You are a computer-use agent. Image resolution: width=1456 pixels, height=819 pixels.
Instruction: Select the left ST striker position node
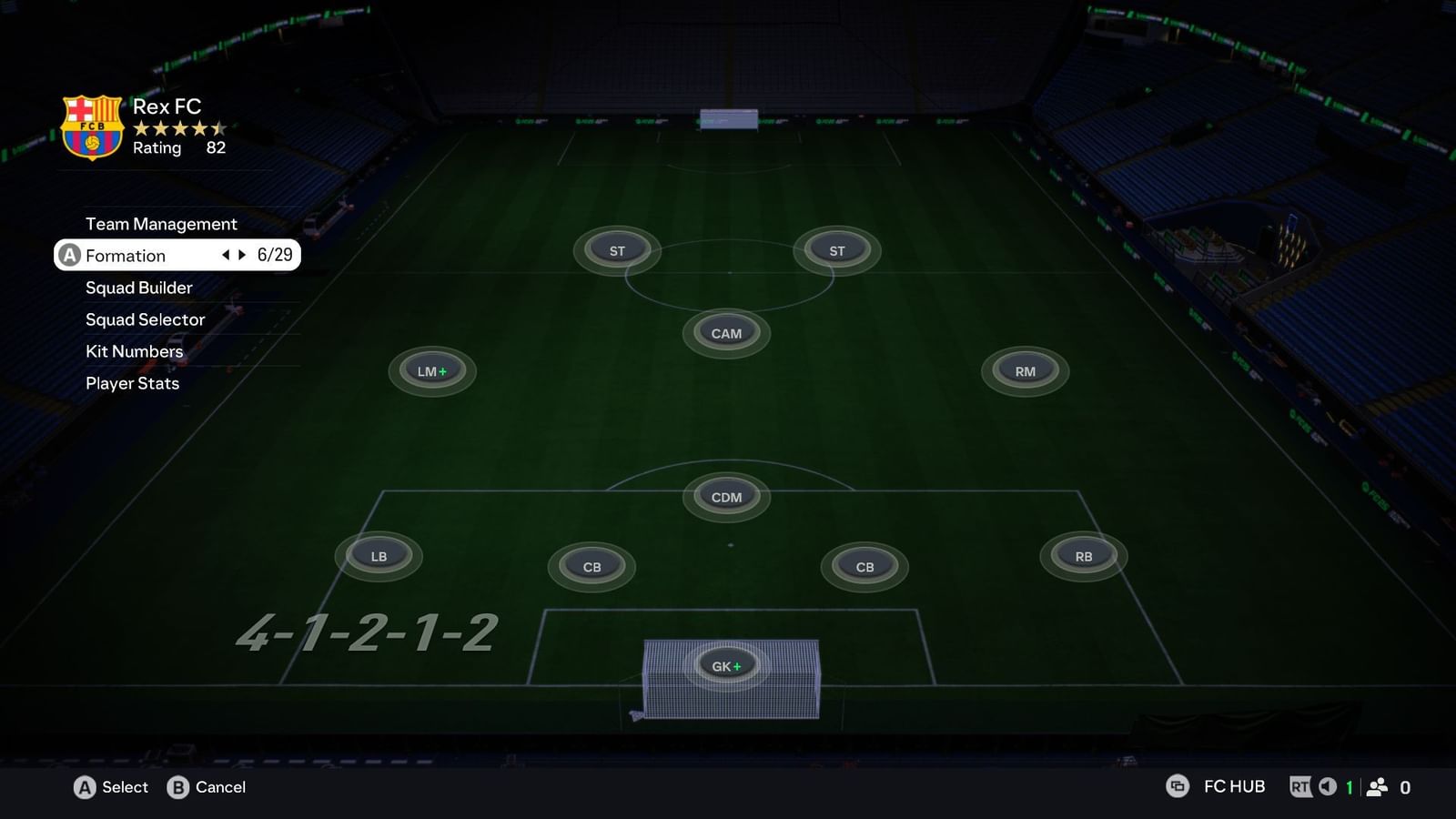coord(616,249)
